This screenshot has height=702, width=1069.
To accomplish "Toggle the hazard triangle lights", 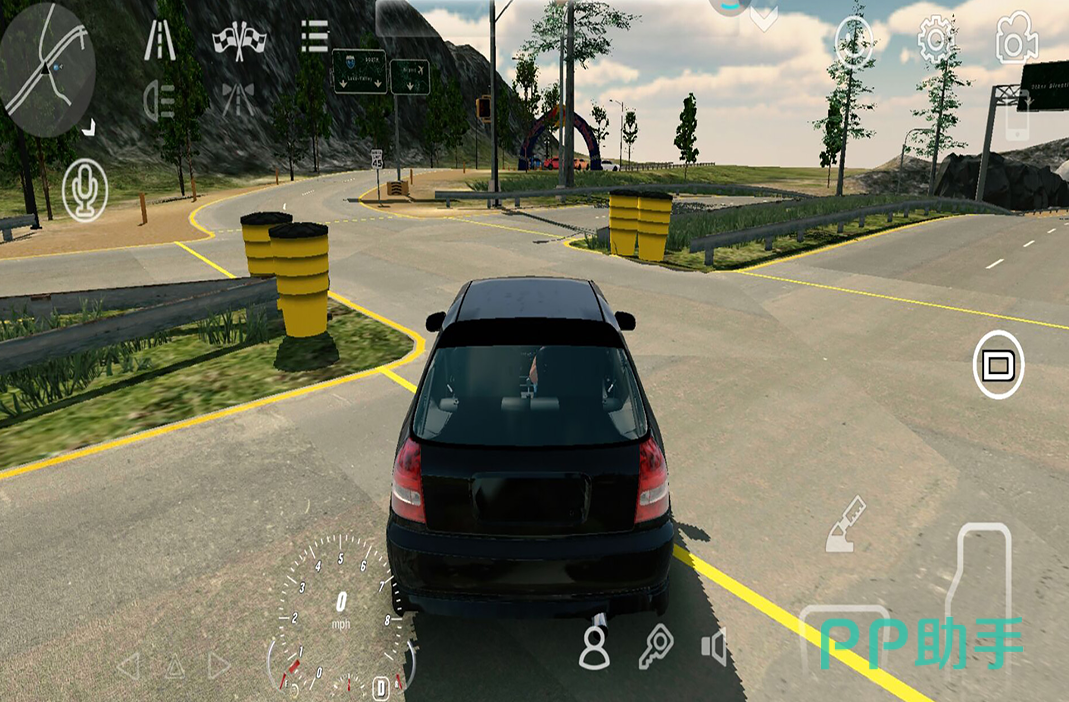I will pyautogui.click(x=175, y=666).
